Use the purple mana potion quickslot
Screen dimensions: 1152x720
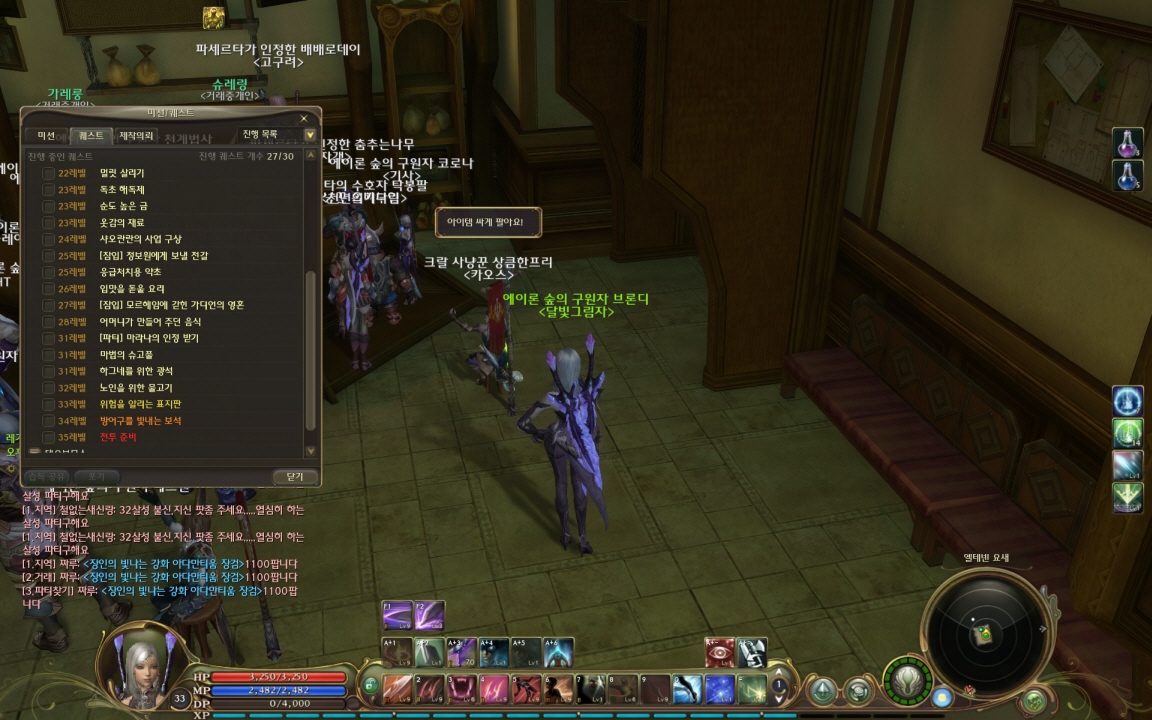click(x=1128, y=143)
